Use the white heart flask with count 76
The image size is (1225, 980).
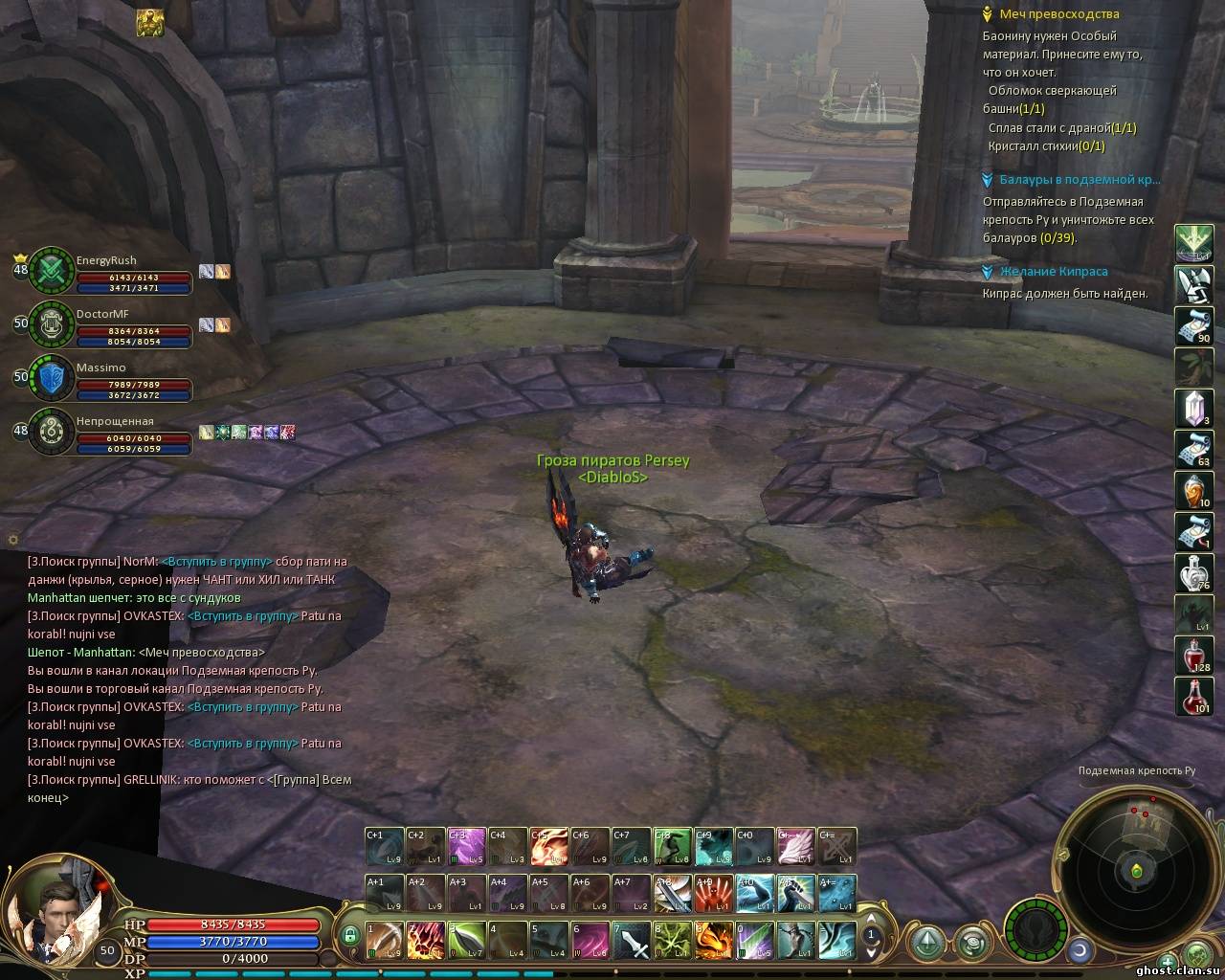[x=1193, y=572]
